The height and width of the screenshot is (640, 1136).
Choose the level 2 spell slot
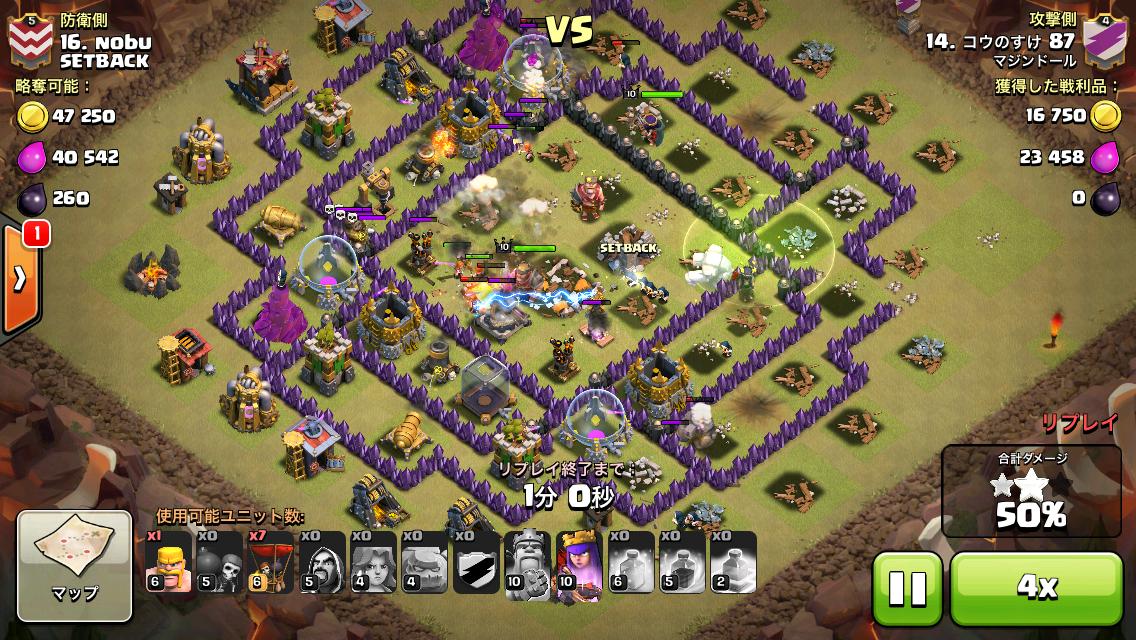(733, 563)
